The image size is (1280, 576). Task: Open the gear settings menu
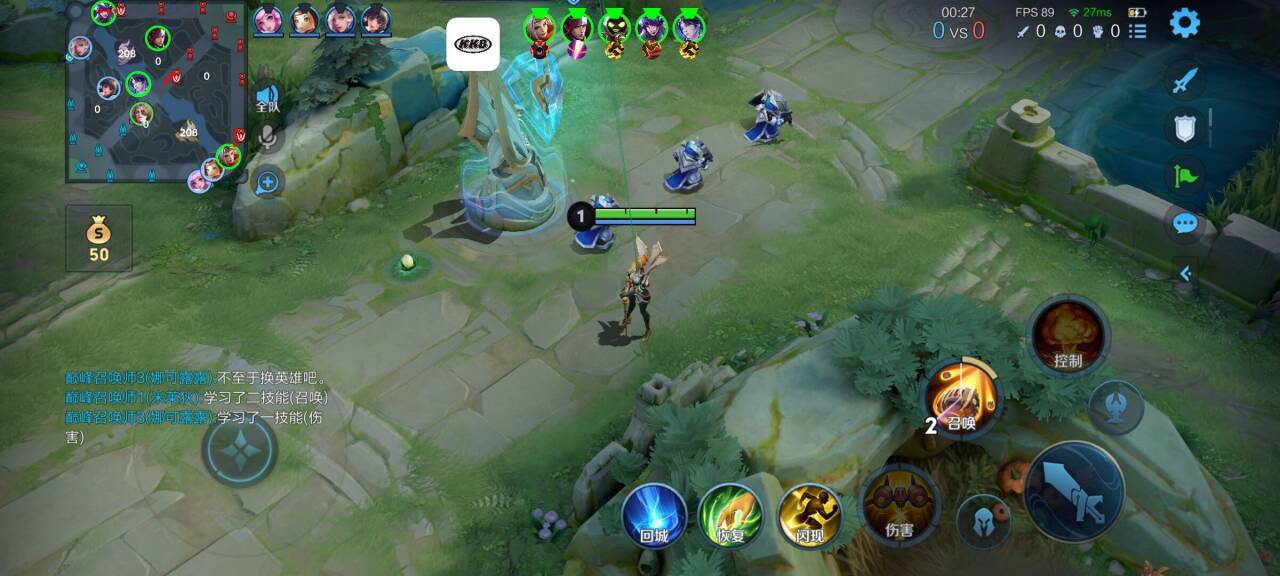(x=1185, y=22)
